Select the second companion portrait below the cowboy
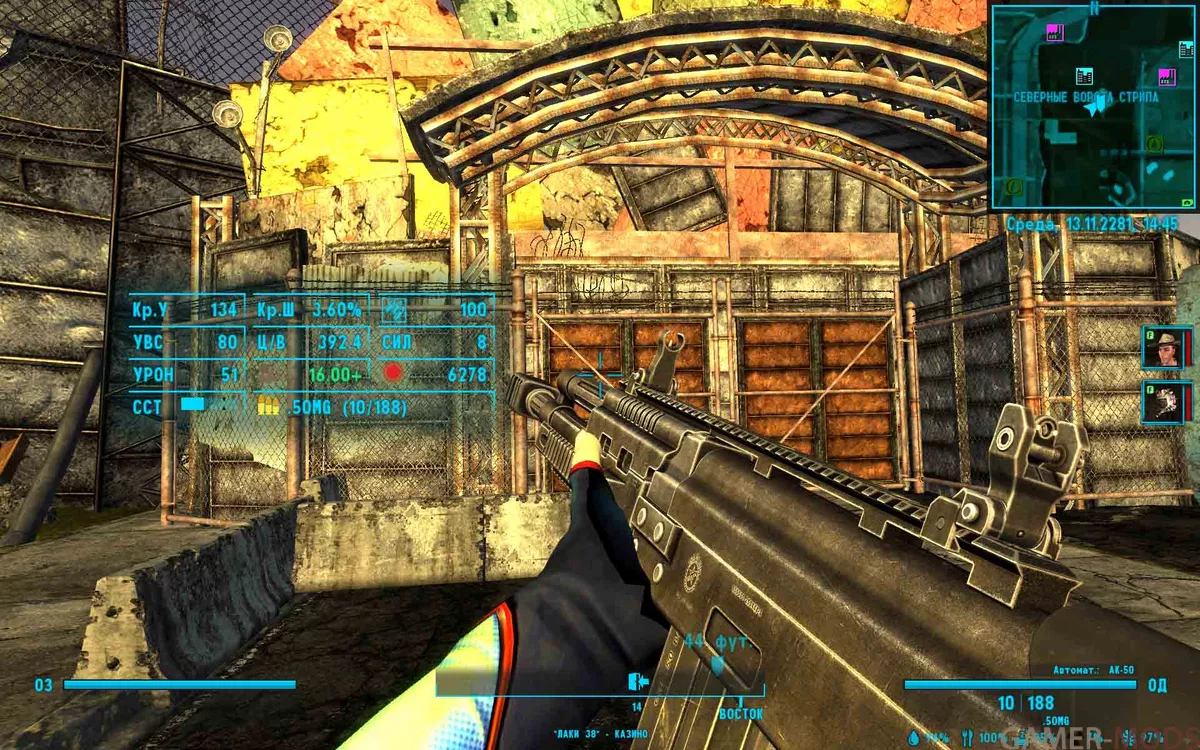This screenshot has width=1200, height=750. (x=1163, y=402)
